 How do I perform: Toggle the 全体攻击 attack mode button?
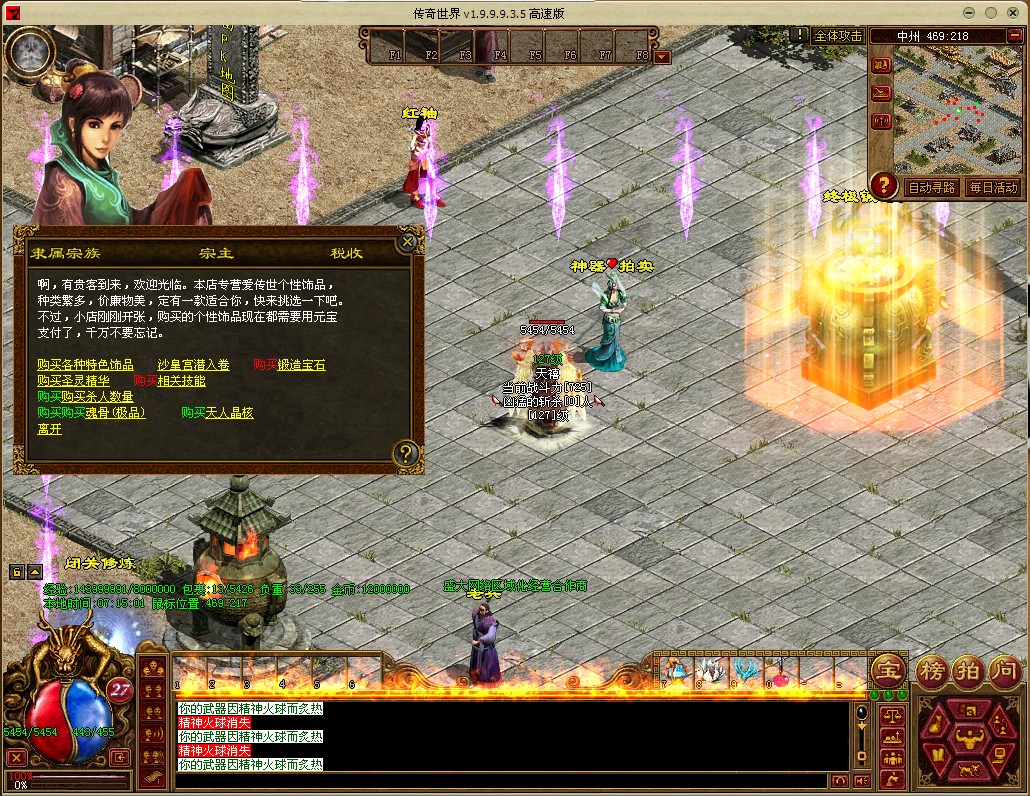[838, 36]
